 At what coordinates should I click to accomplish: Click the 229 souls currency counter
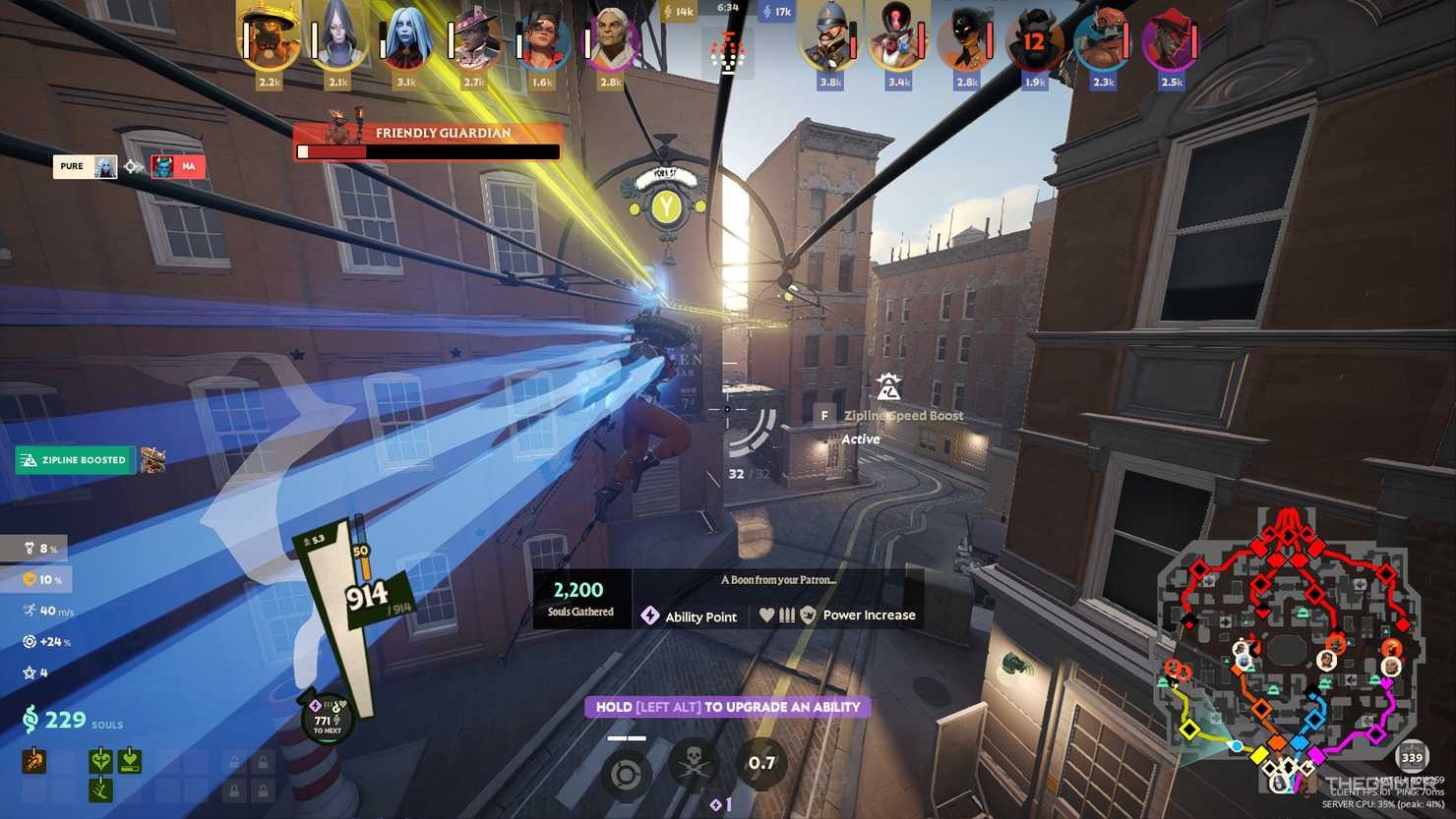[x=65, y=720]
